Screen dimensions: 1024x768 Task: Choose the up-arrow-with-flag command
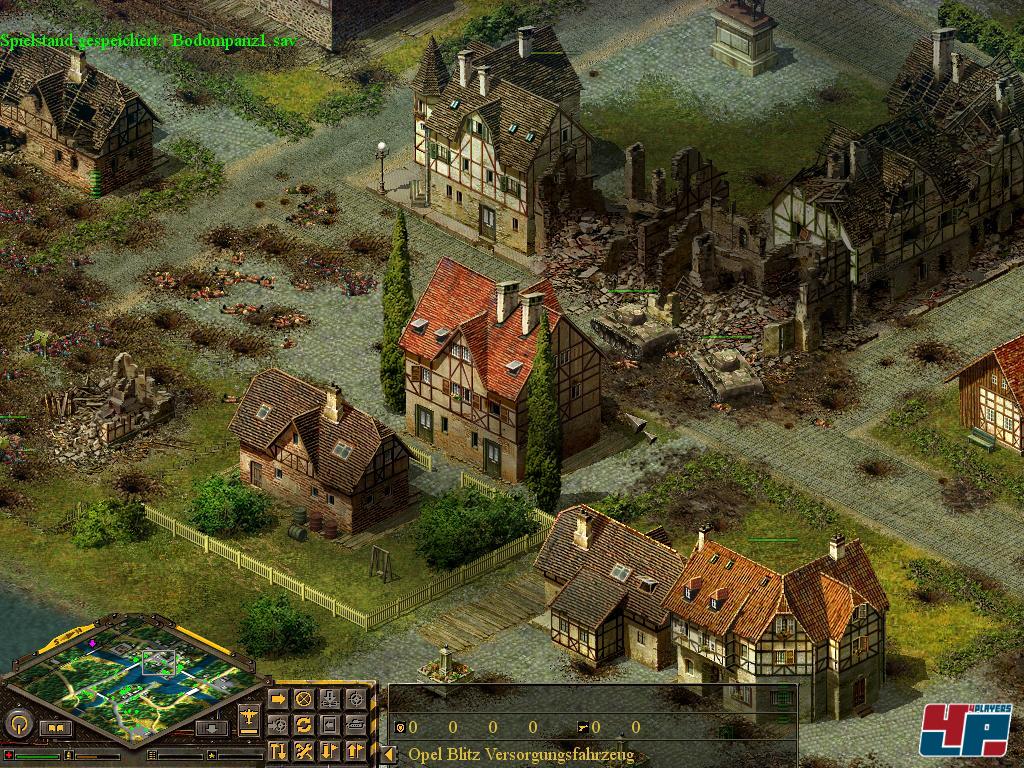[x=355, y=749]
